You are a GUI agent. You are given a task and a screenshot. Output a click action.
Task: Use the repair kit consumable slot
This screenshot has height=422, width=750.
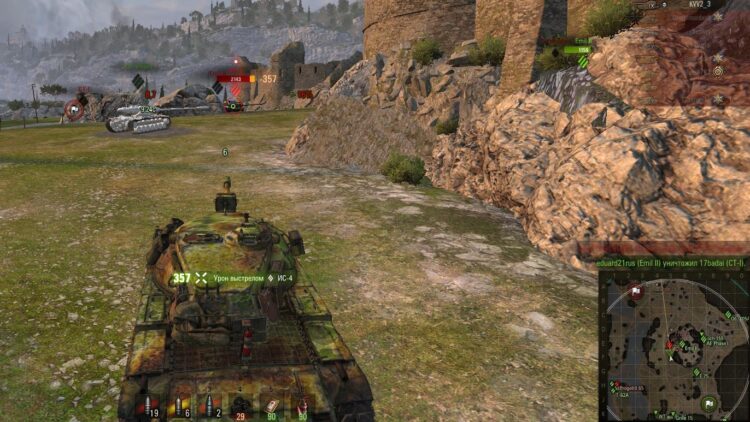[270, 404]
